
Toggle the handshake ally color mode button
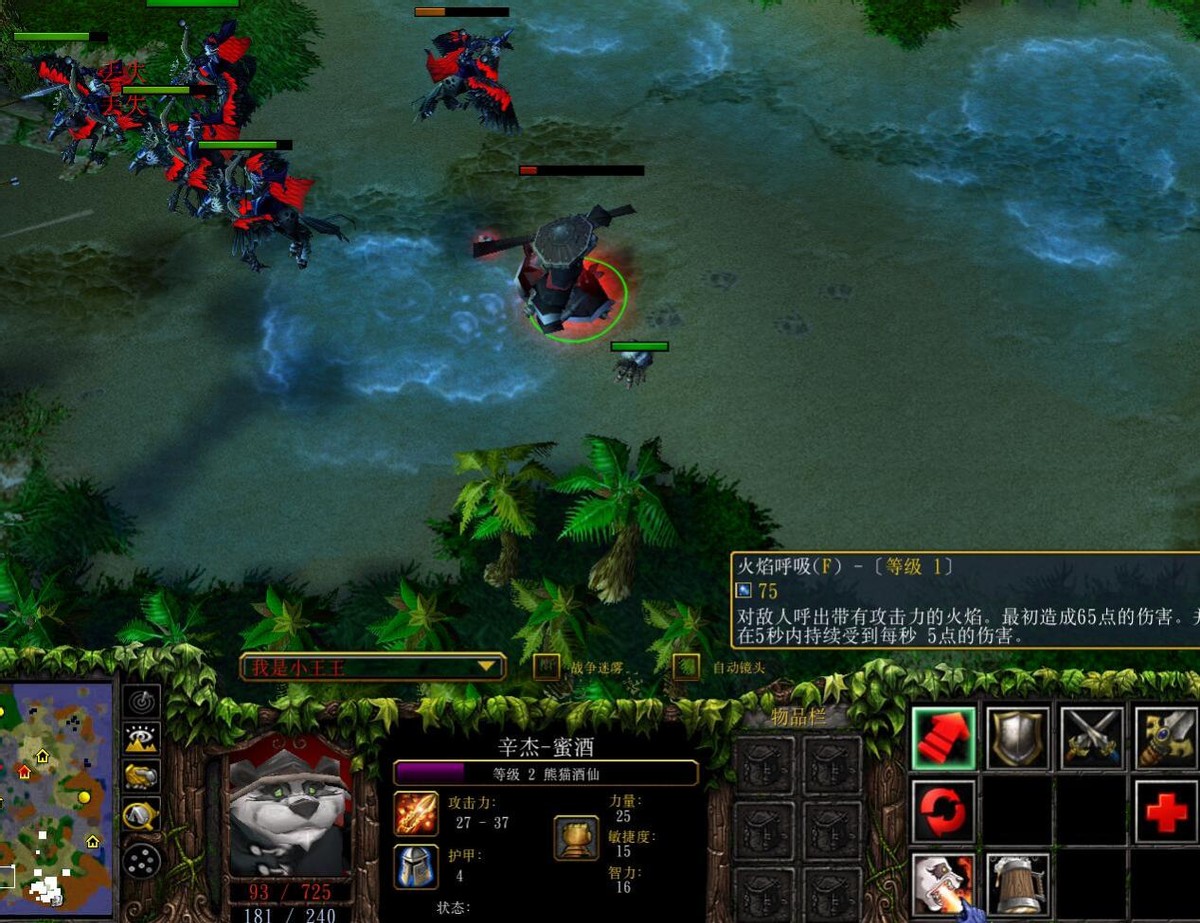point(142,777)
